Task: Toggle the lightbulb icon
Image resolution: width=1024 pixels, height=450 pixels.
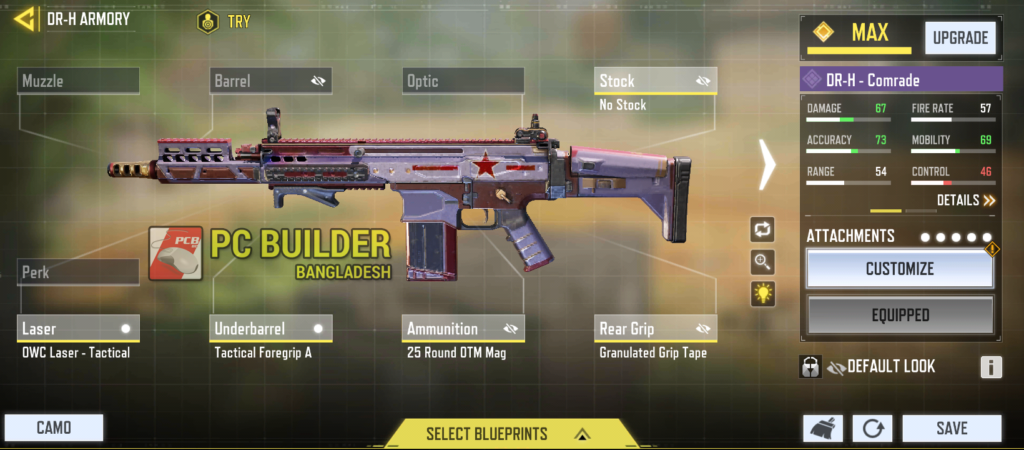Action: click(x=763, y=294)
